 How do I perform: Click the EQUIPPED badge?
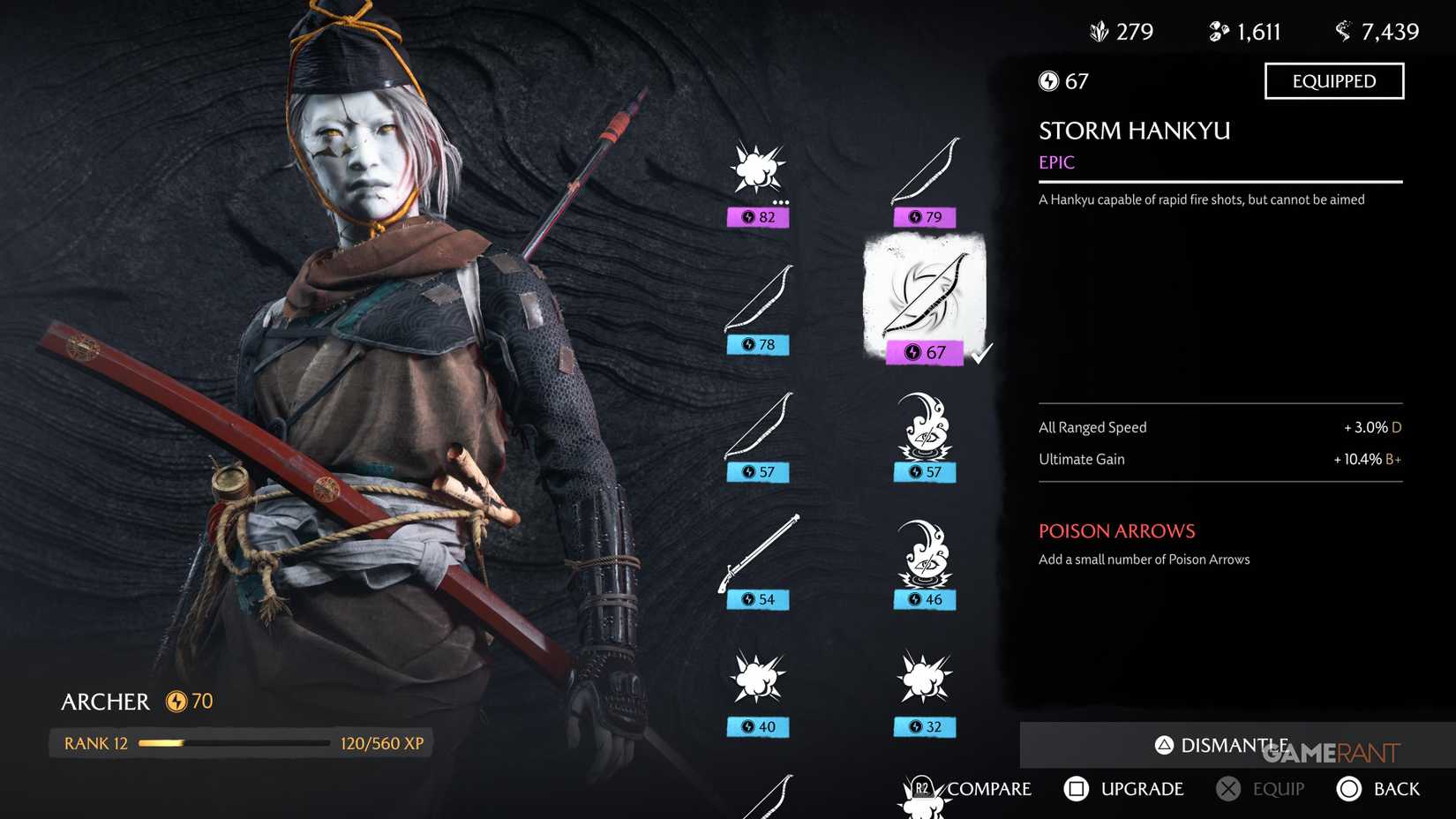click(1334, 80)
